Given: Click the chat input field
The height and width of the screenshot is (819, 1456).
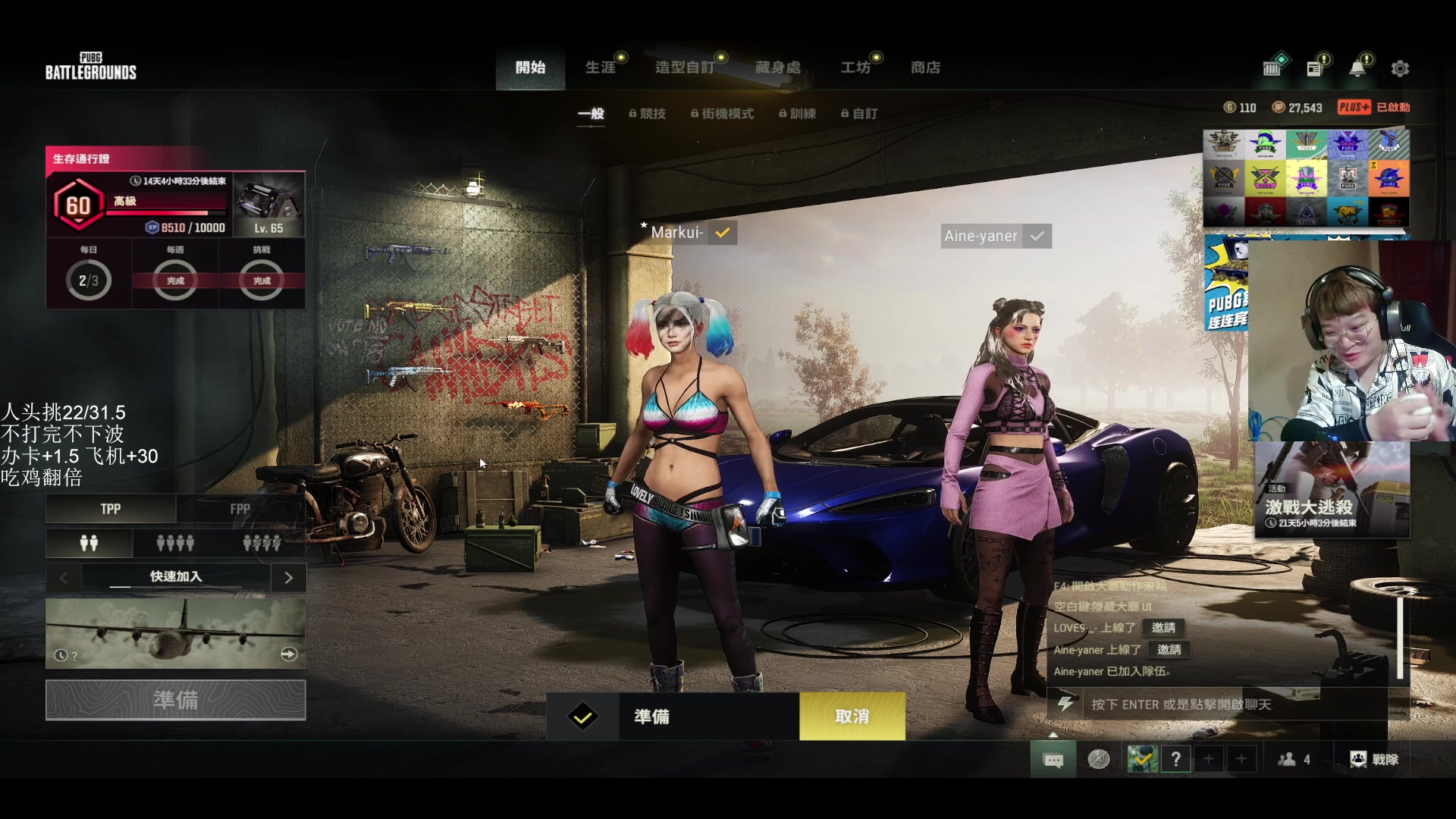Looking at the screenshot, I should tap(1236, 704).
